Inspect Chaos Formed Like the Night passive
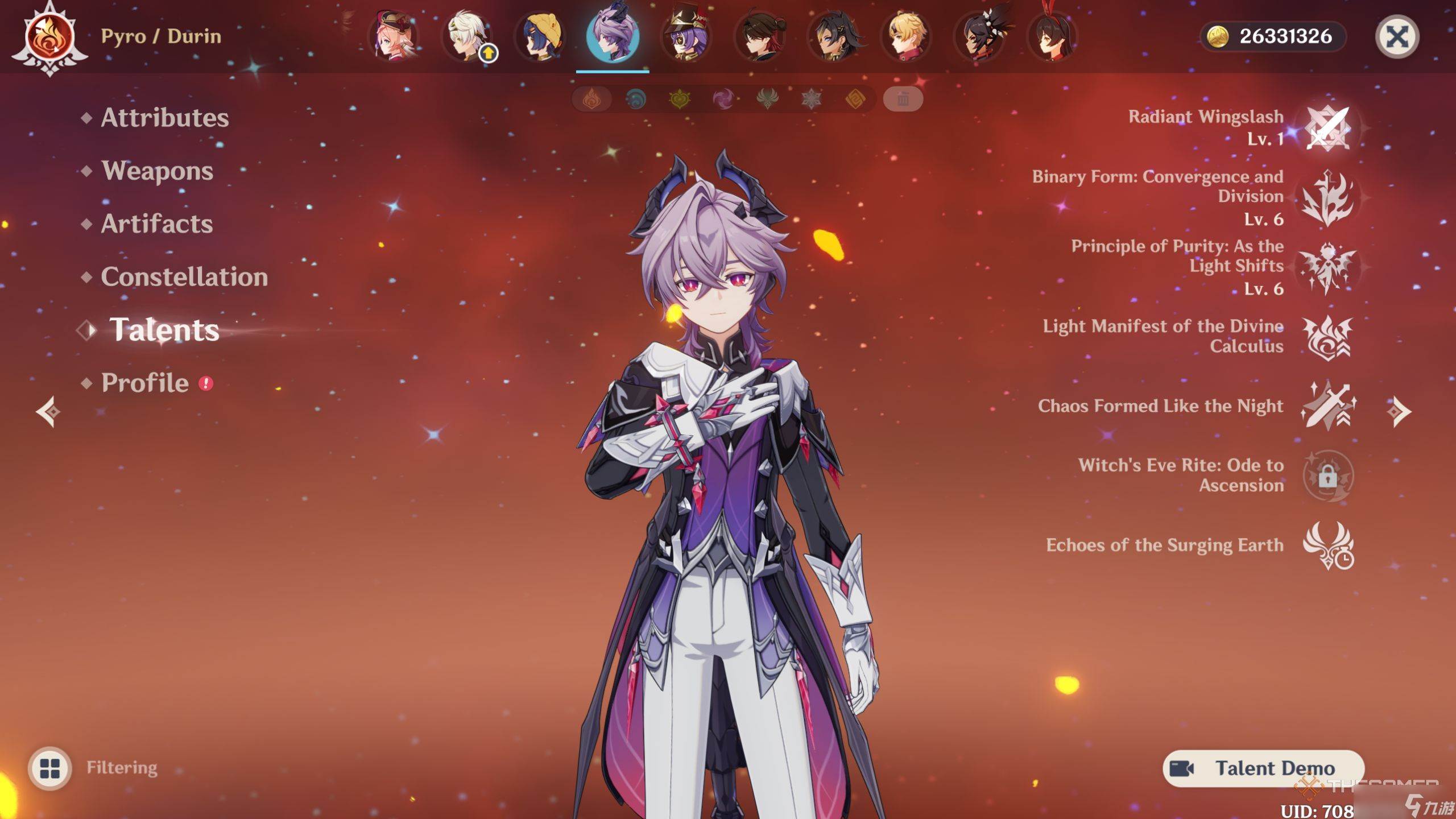Screen dimensions: 1456x819 tap(1327, 406)
